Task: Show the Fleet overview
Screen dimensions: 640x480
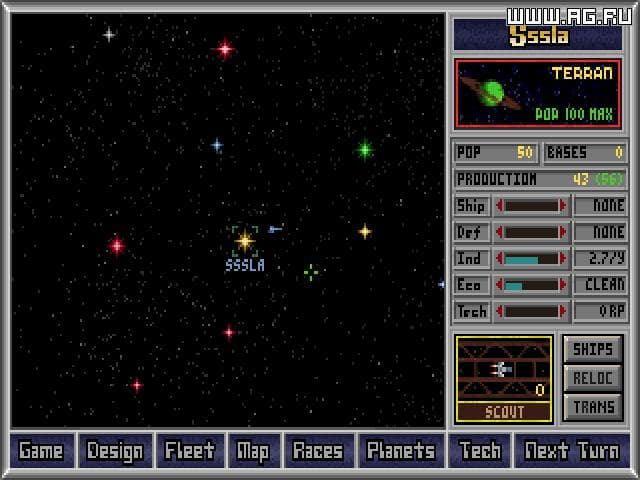Action: pos(190,450)
